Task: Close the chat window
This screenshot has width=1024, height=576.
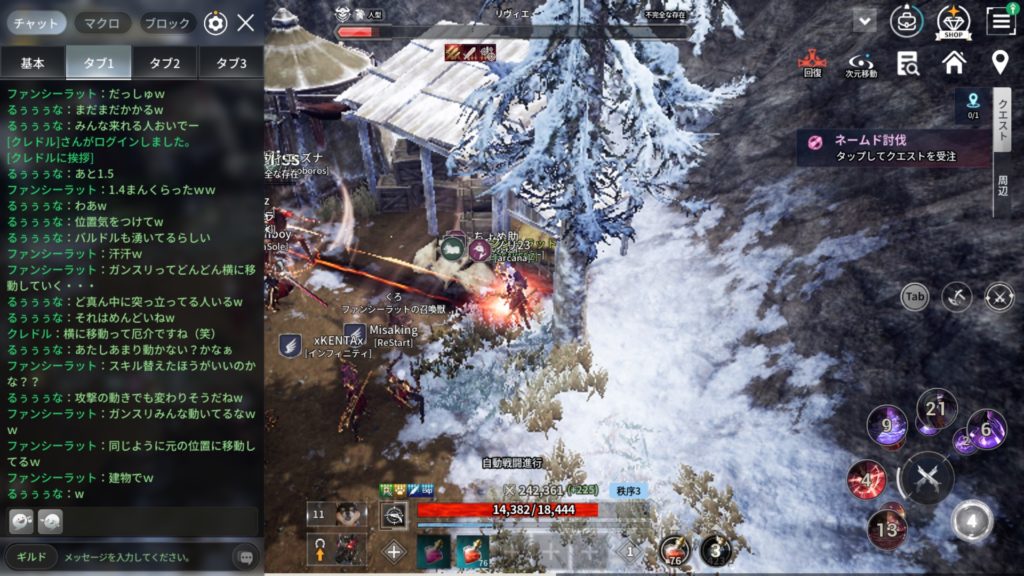Action: (246, 23)
